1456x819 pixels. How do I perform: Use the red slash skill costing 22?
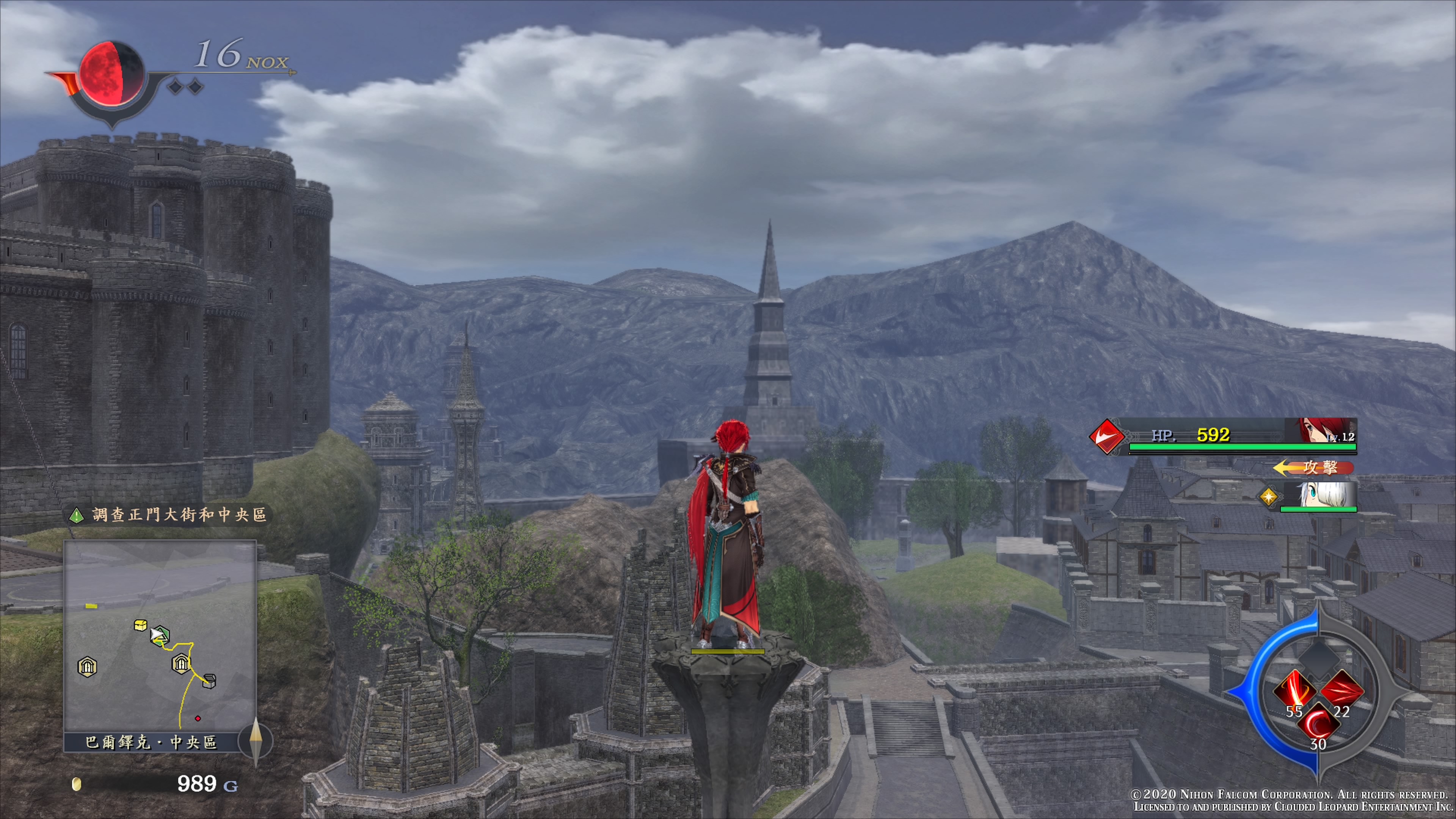coord(1342,691)
